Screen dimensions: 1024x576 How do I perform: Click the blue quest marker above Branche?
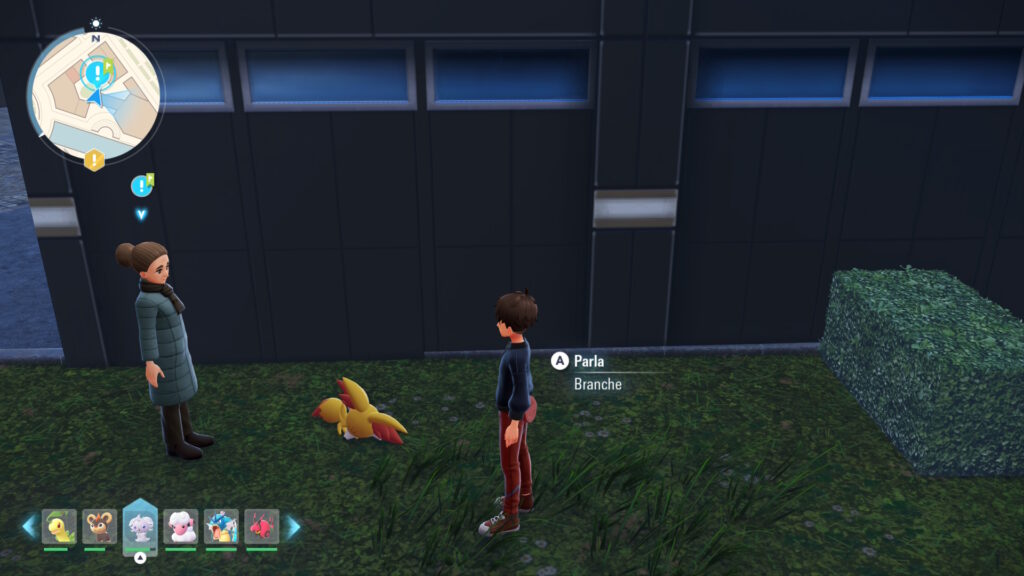141,185
